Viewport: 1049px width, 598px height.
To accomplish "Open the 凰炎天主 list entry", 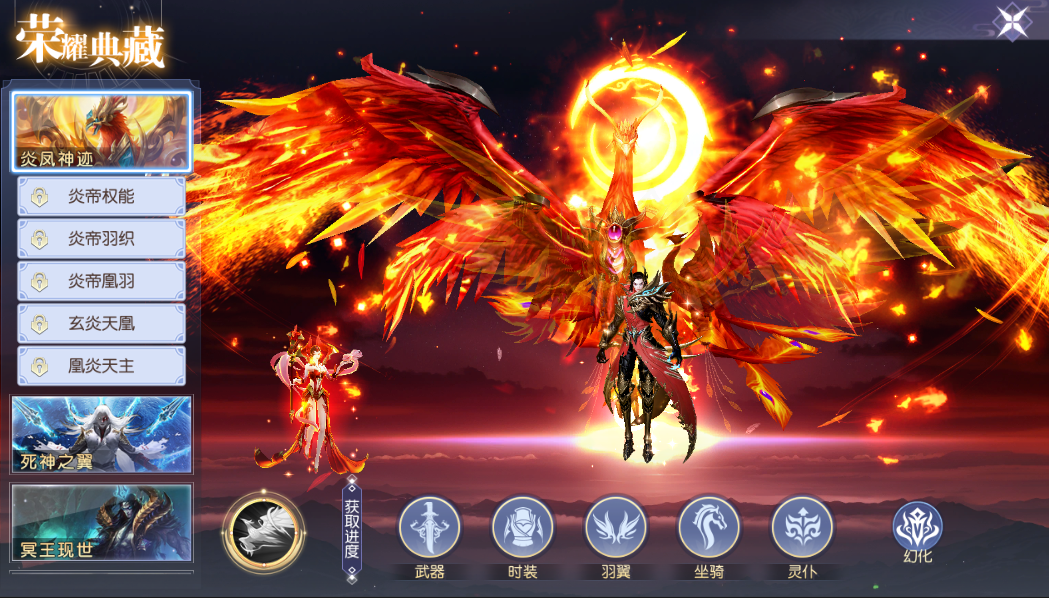I will tap(101, 366).
